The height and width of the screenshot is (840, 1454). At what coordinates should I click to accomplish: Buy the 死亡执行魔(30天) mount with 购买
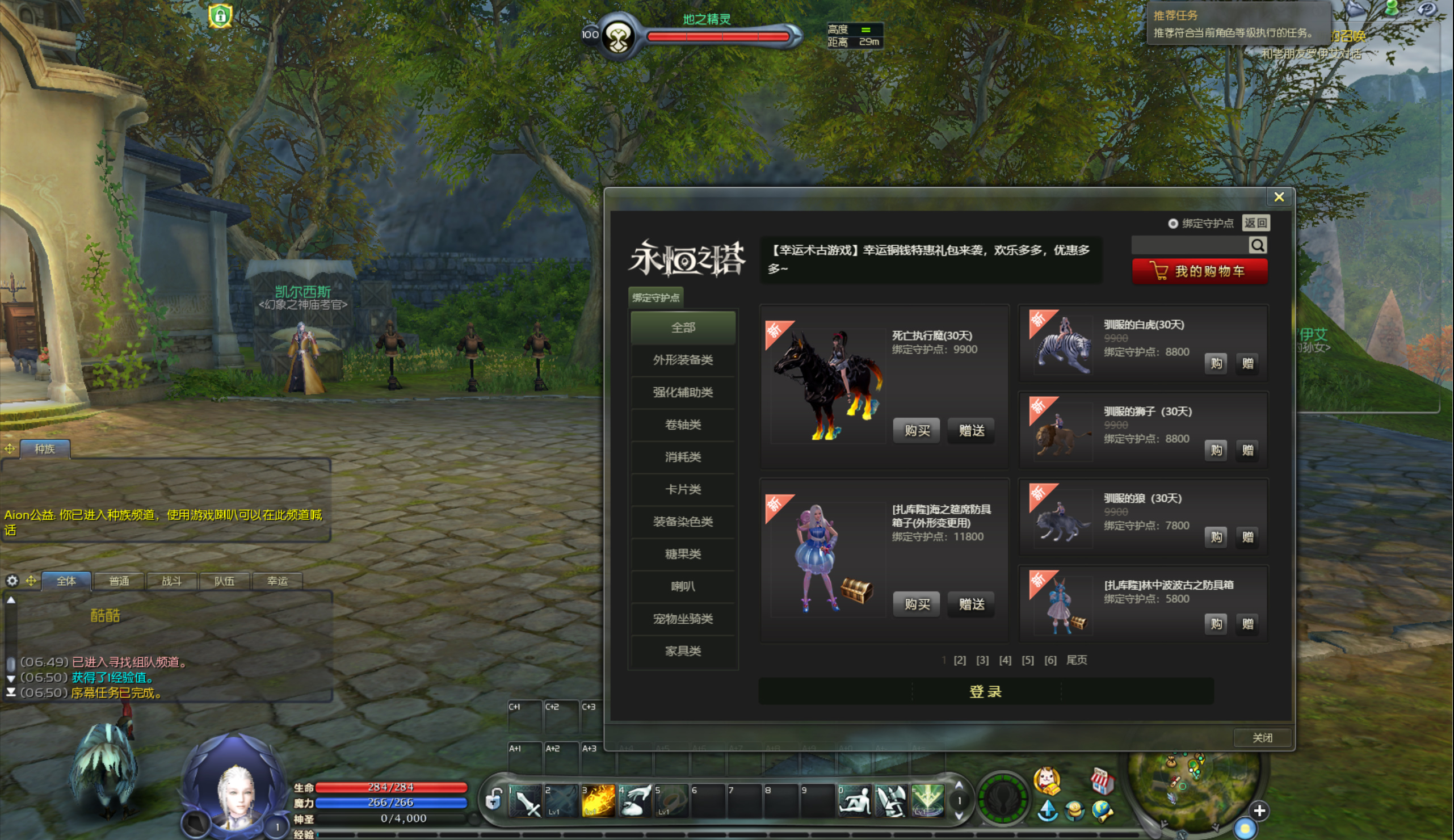917,430
